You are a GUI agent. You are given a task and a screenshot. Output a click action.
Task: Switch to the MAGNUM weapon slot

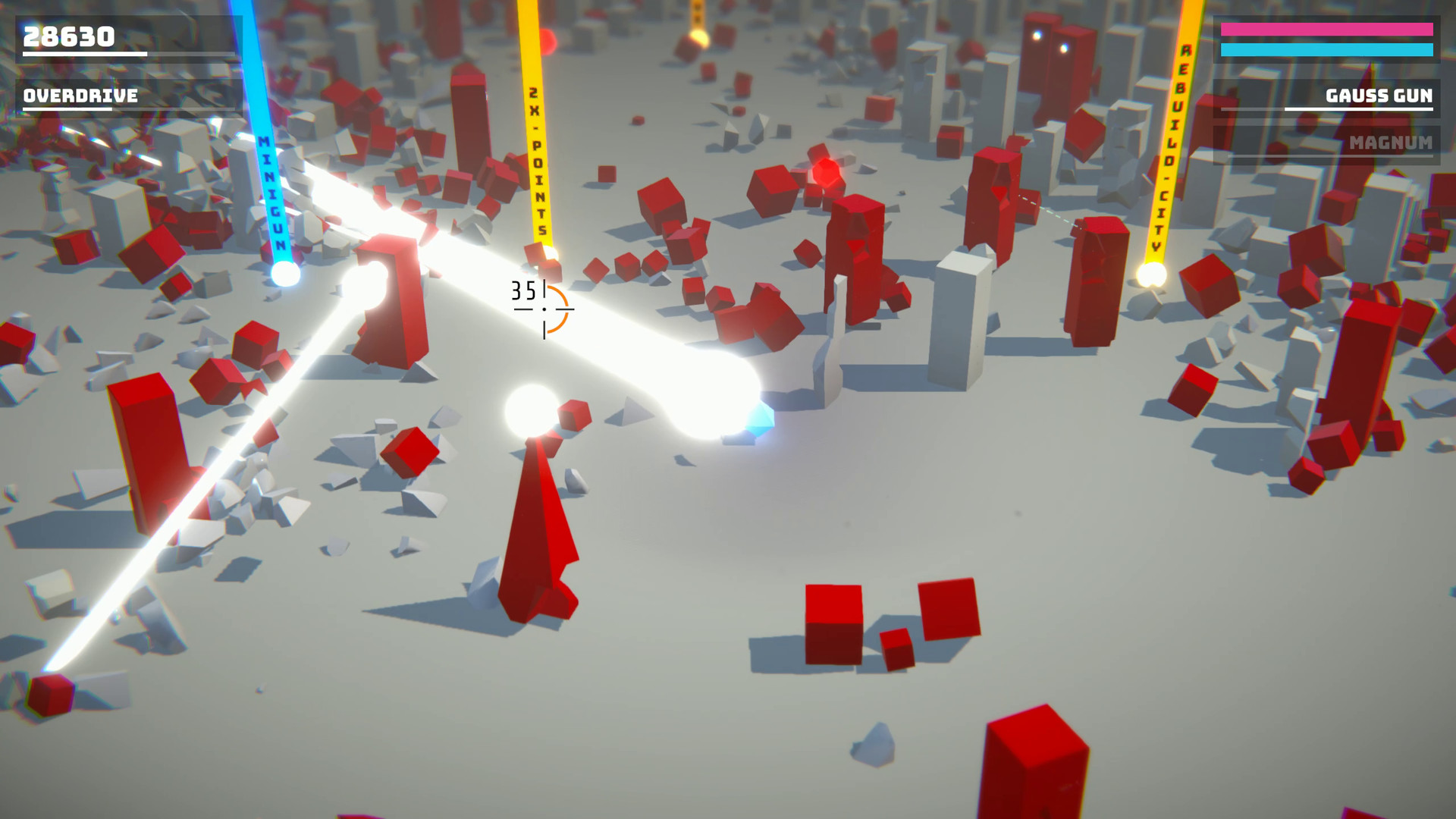1390,143
